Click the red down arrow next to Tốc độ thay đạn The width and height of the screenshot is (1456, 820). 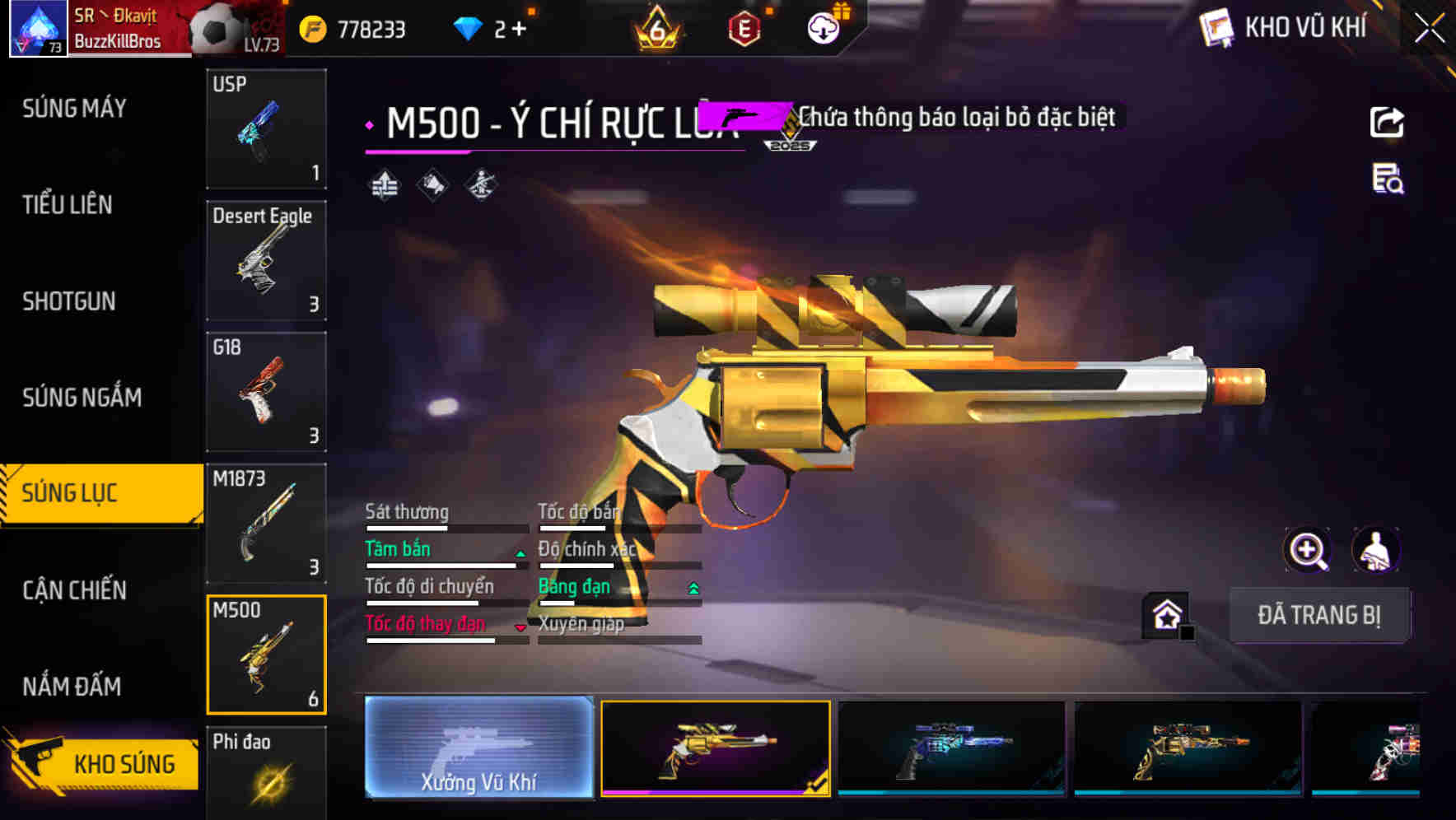tap(520, 627)
